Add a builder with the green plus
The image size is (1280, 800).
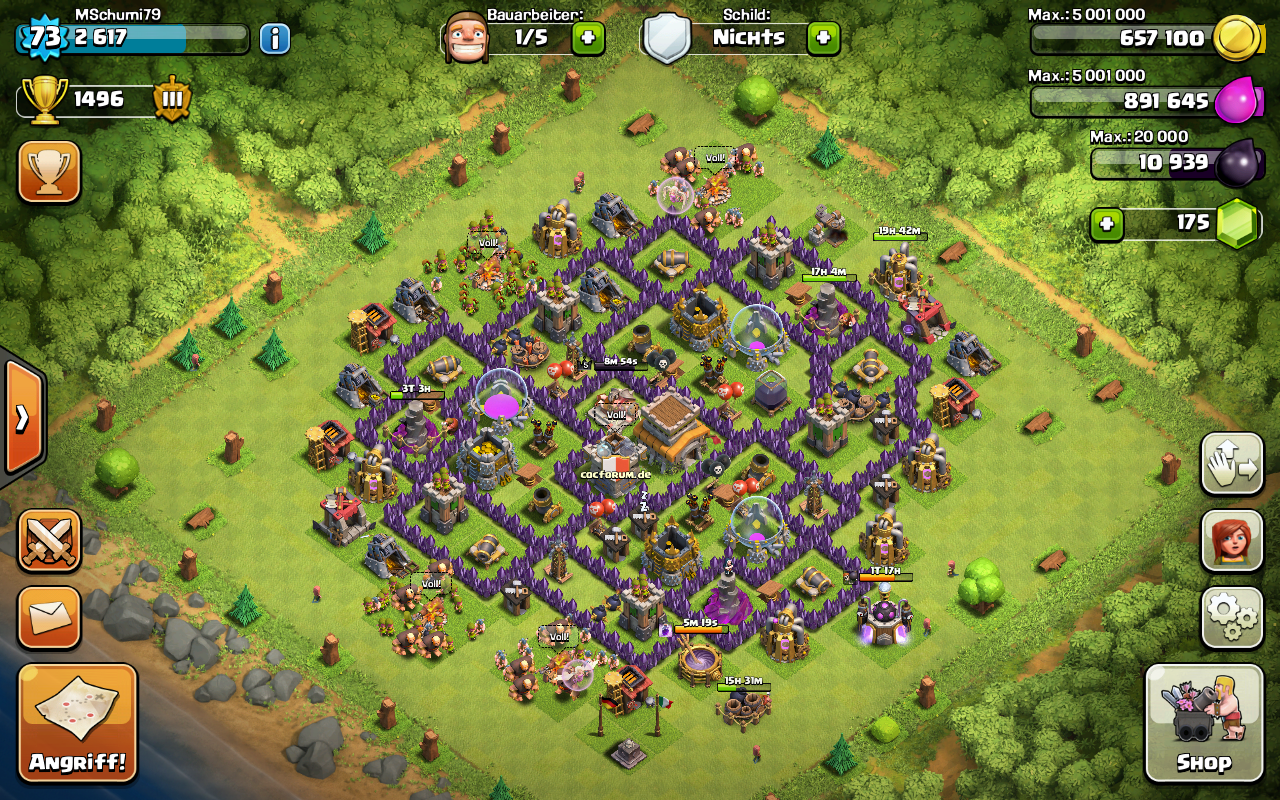[x=588, y=38]
